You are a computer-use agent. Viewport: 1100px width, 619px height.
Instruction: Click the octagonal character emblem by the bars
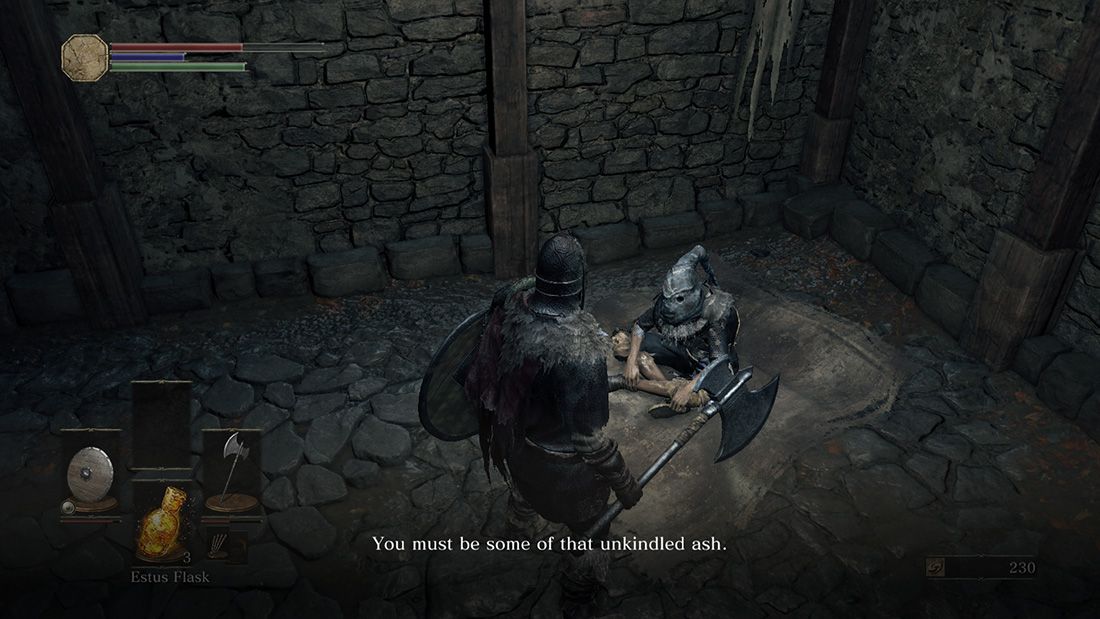[85, 57]
